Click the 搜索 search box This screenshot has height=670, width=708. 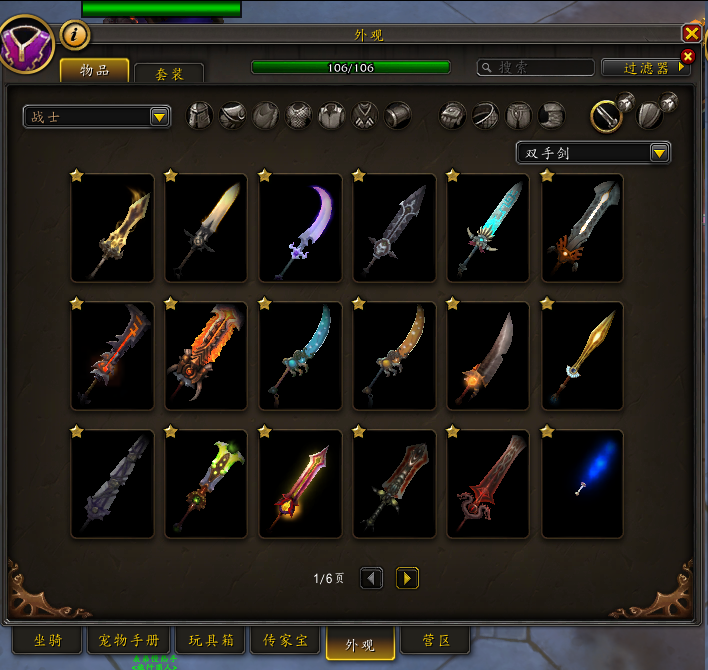(536, 68)
